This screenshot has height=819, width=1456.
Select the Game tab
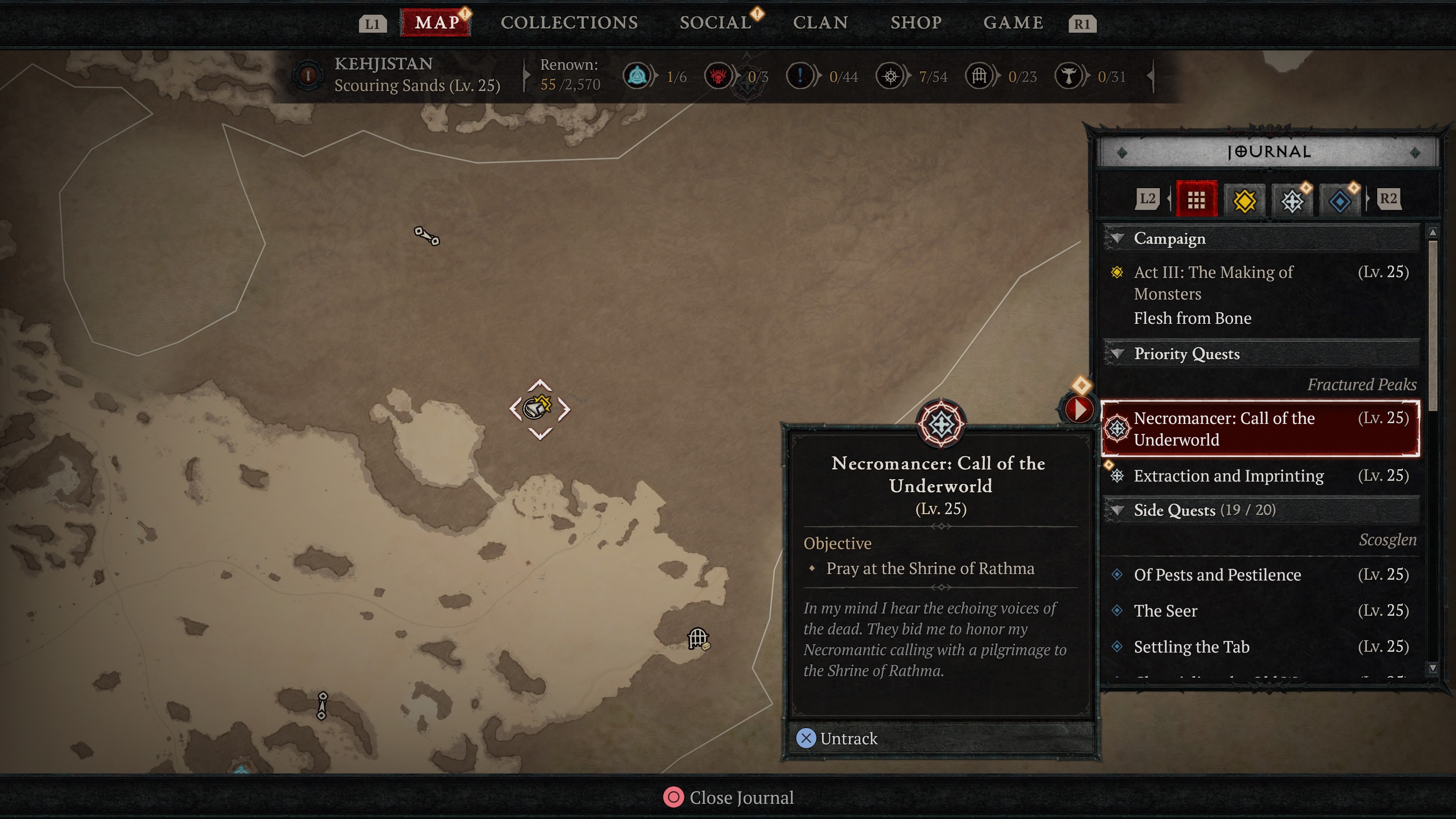pyautogui.click(x=1013, y=23)
